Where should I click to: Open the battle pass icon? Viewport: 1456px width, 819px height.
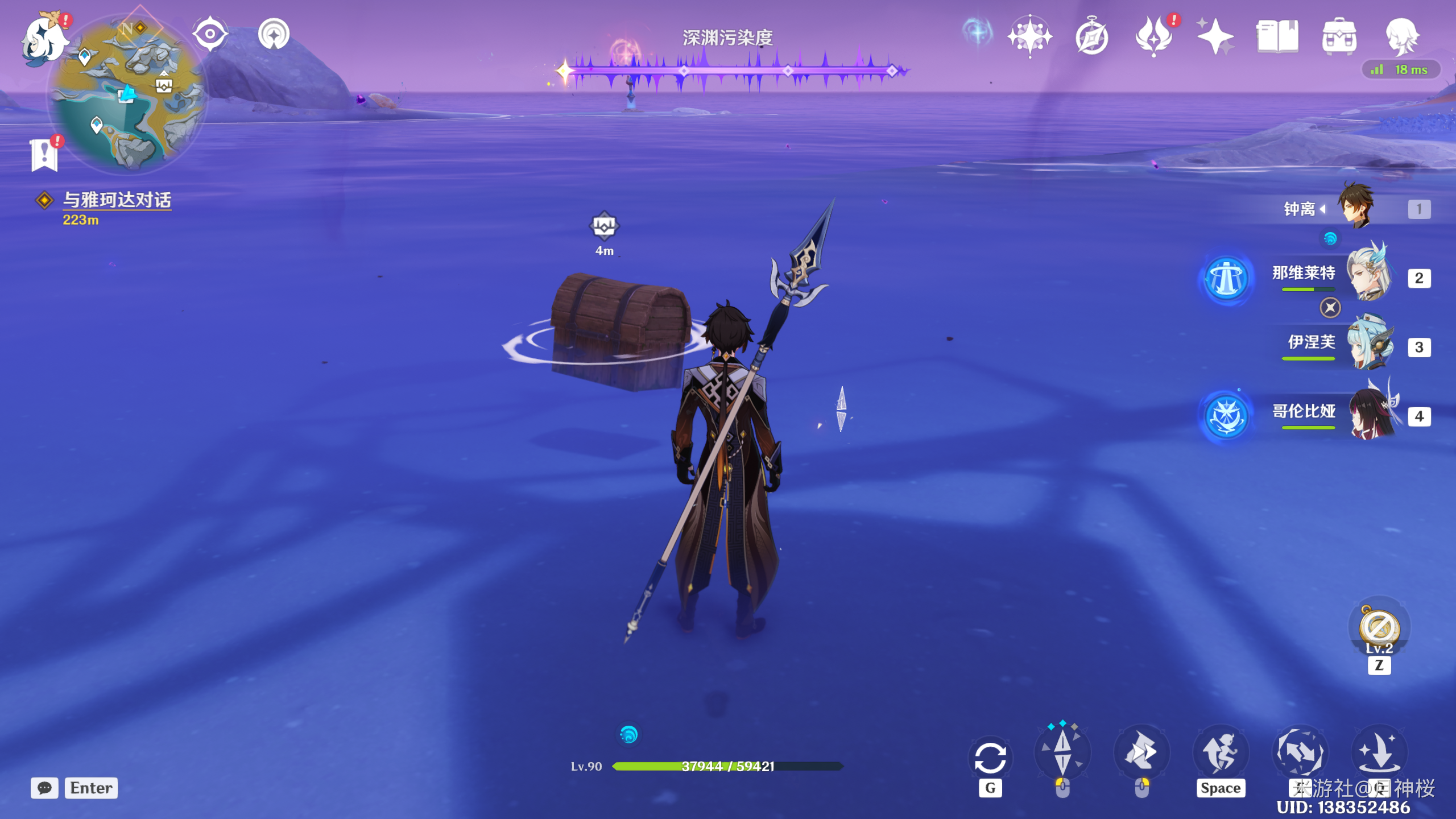point(1153,36)
